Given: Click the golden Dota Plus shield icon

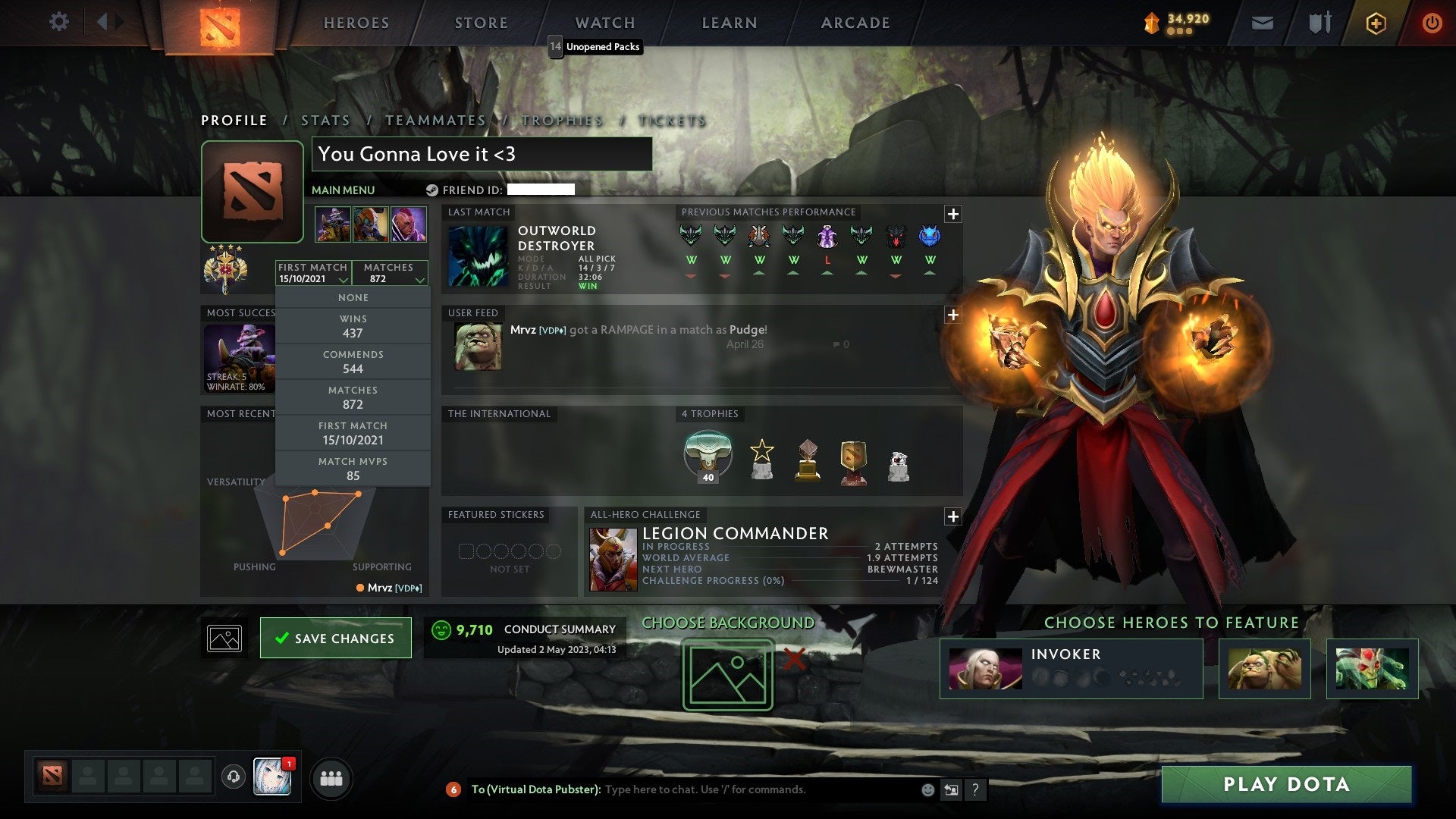Looking at the screenshot, I should click(x=1376, y=22).
